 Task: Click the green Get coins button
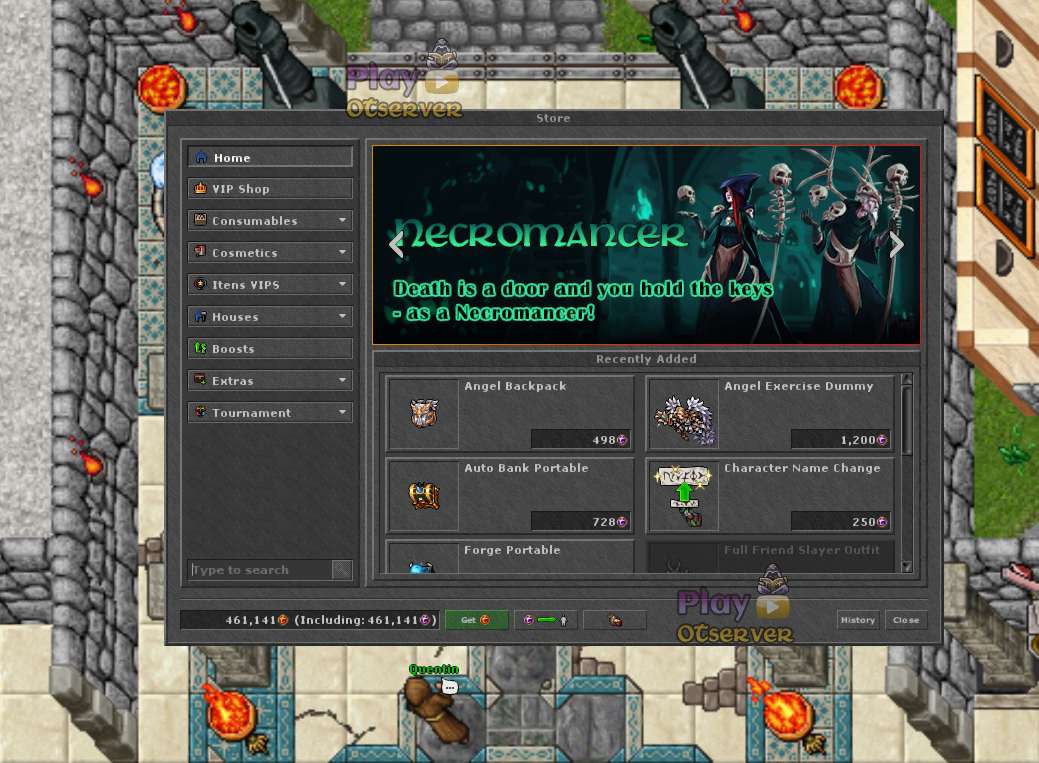pyautogui.click(x=476, y=620)
